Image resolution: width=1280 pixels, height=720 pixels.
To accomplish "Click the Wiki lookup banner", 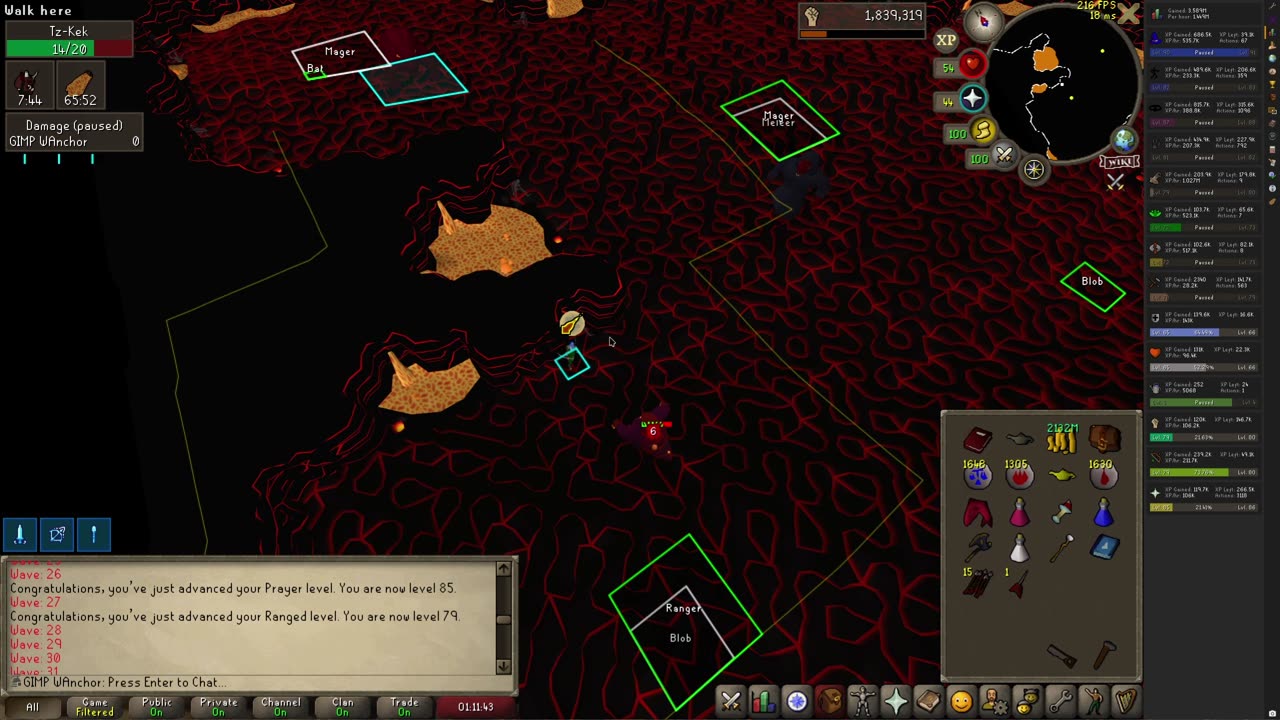I will point(1119,162).
